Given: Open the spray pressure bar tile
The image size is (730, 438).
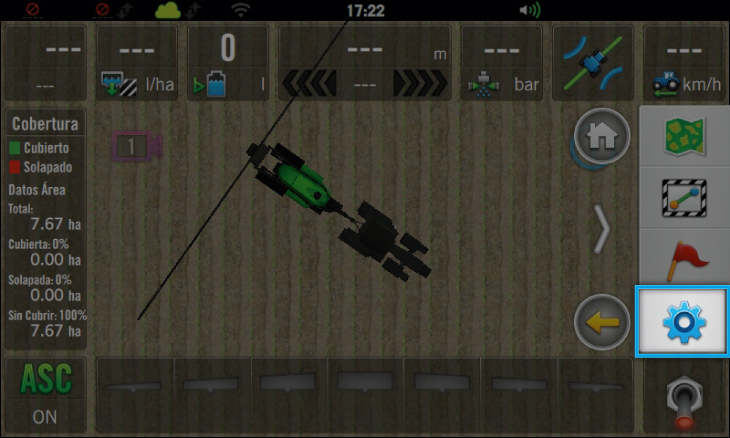Looking at the screenshot, I should click(502, 63).
